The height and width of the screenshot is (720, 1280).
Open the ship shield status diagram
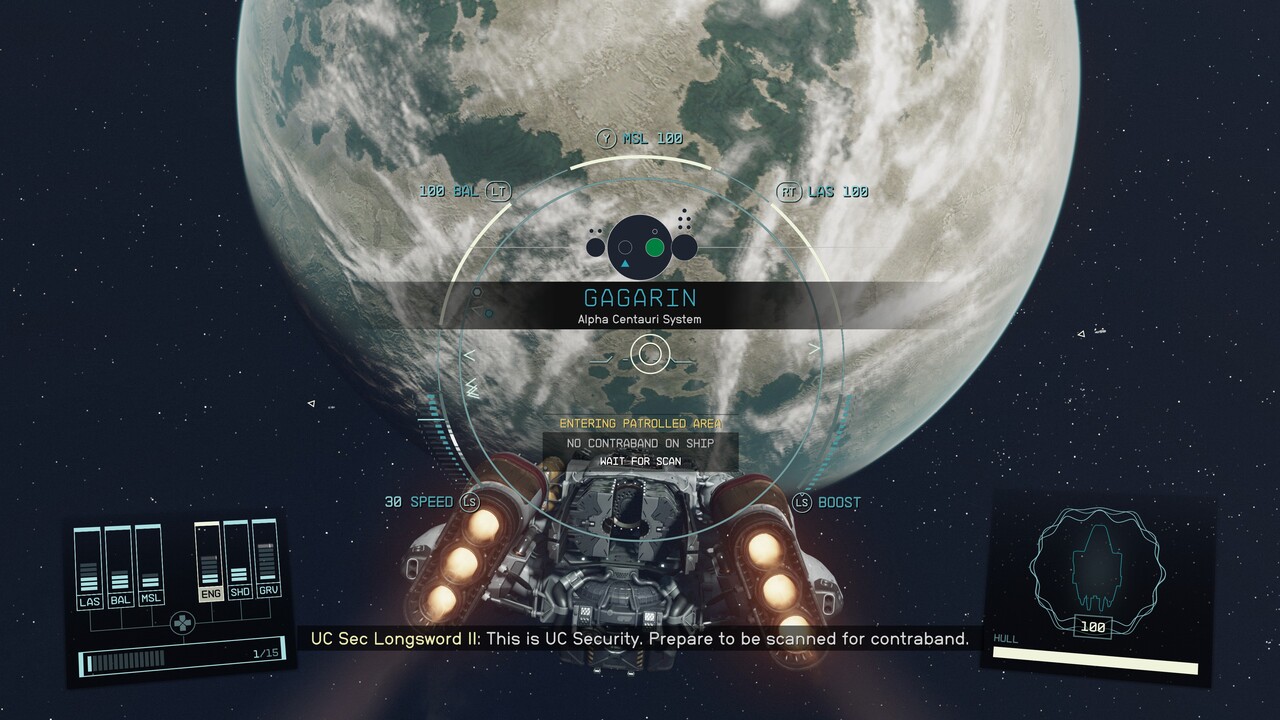[1096, 565]
